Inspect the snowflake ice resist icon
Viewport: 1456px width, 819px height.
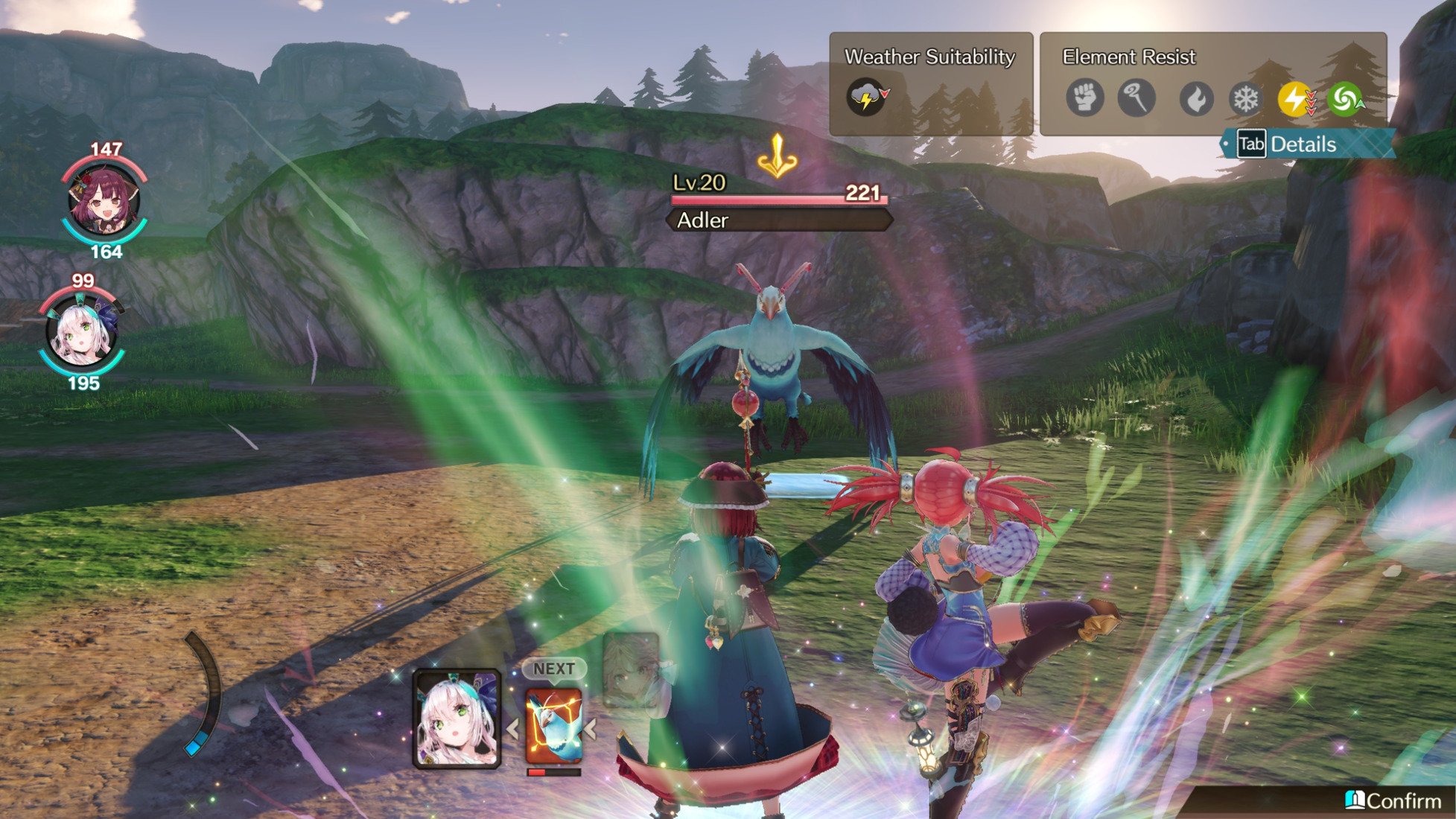click(1245, 98)
